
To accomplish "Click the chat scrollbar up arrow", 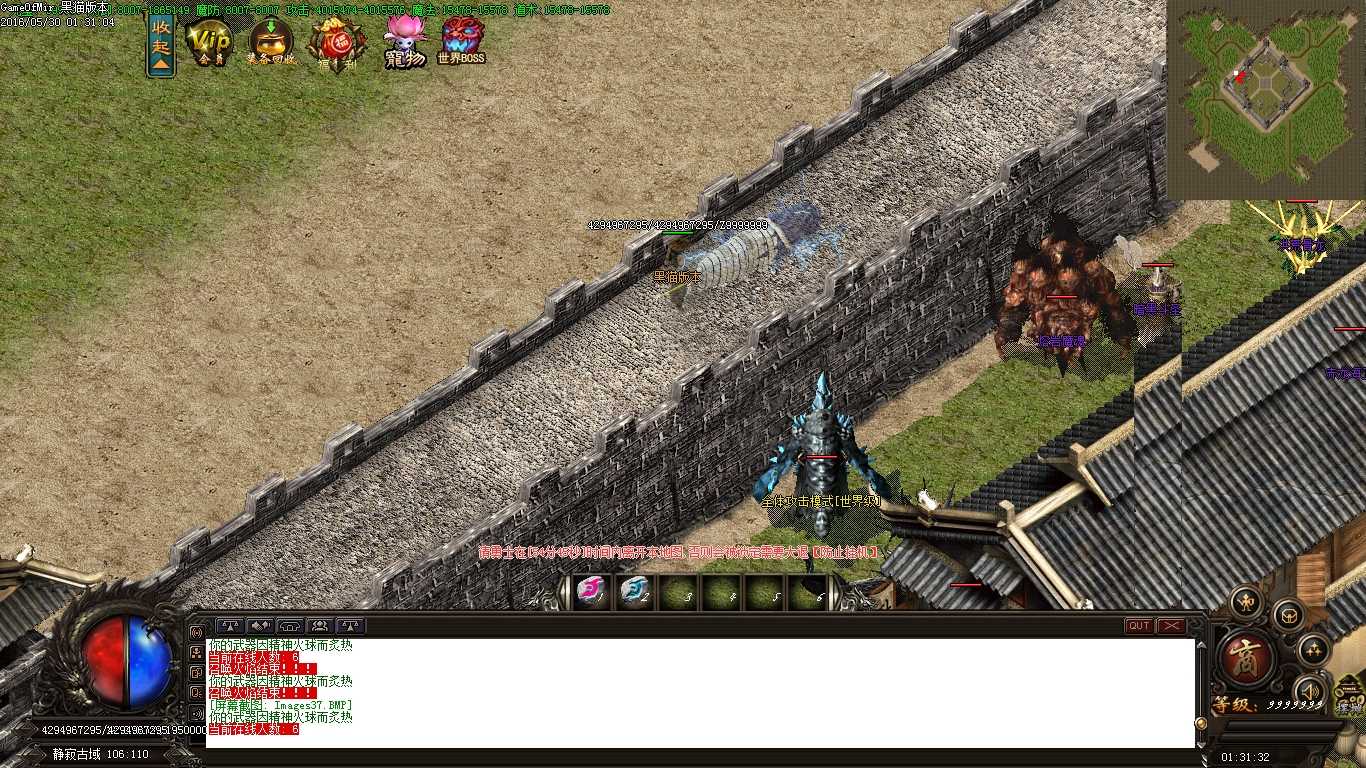I will pos(1201,646).
